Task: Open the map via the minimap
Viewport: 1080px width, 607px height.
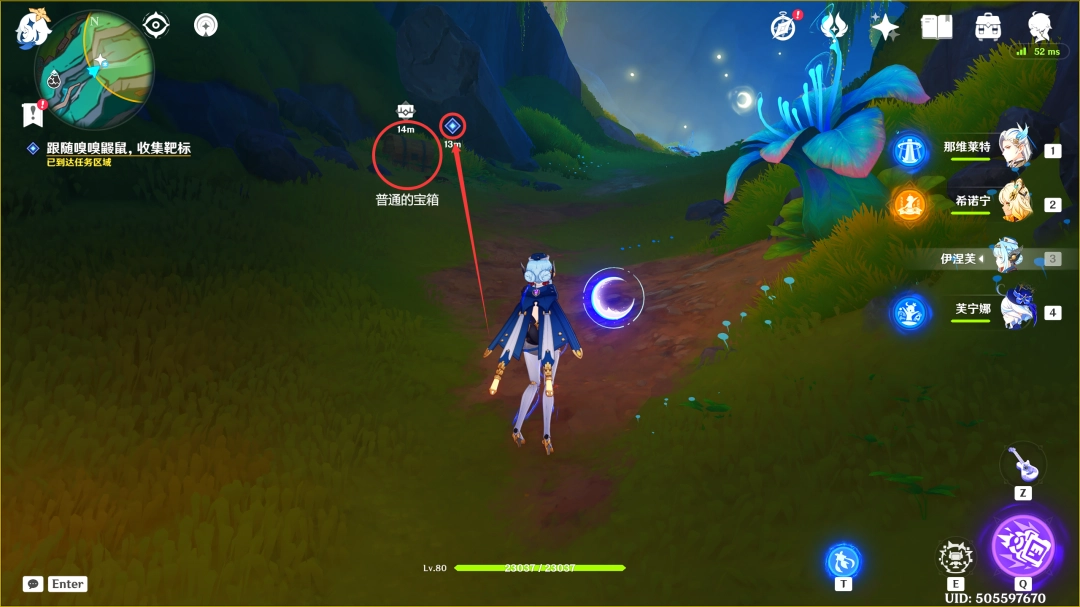Action: pyautogui.click(x=95, y=70)
